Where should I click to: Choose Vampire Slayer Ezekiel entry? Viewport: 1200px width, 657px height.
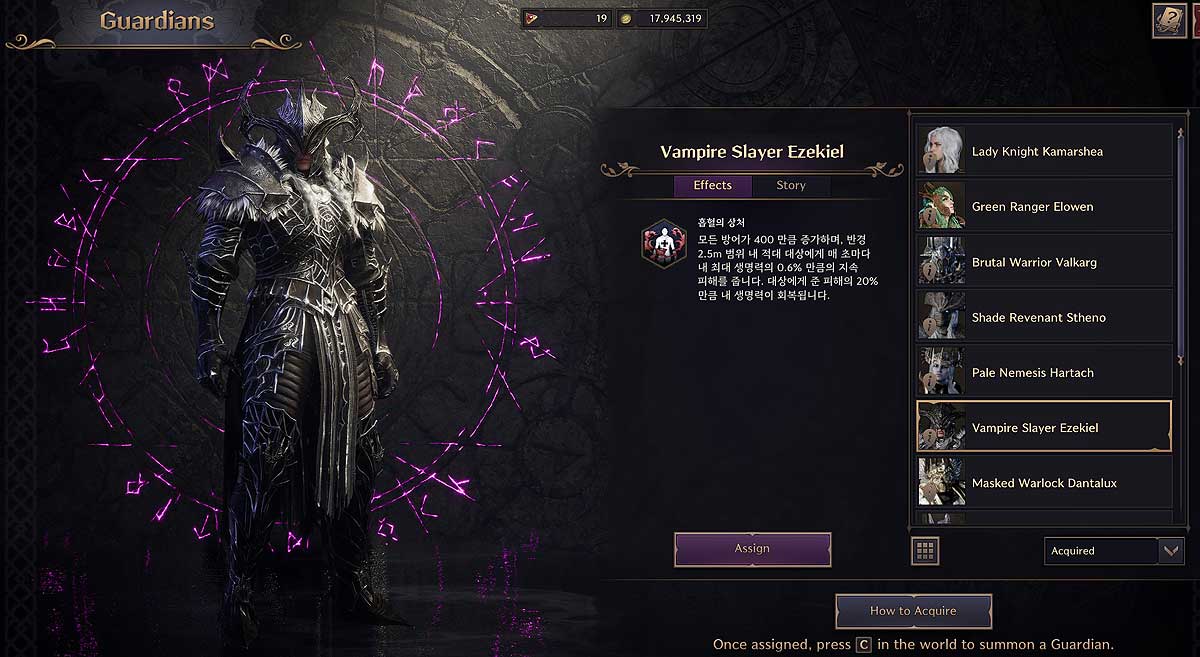point(1044,428)
